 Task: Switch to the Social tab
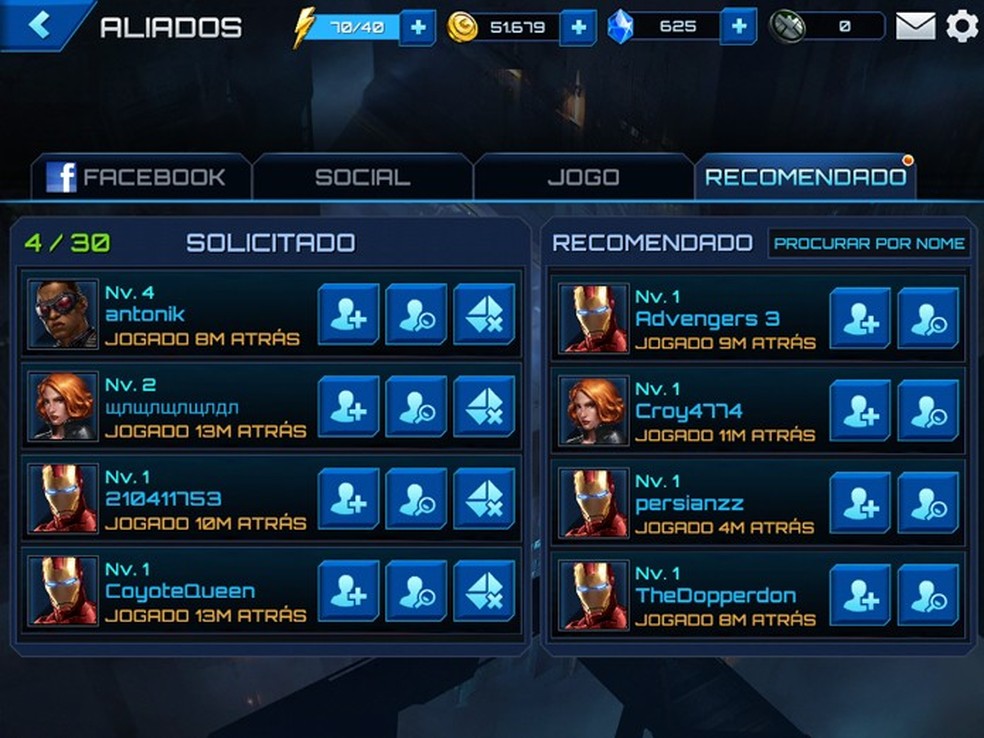(362, 178)
